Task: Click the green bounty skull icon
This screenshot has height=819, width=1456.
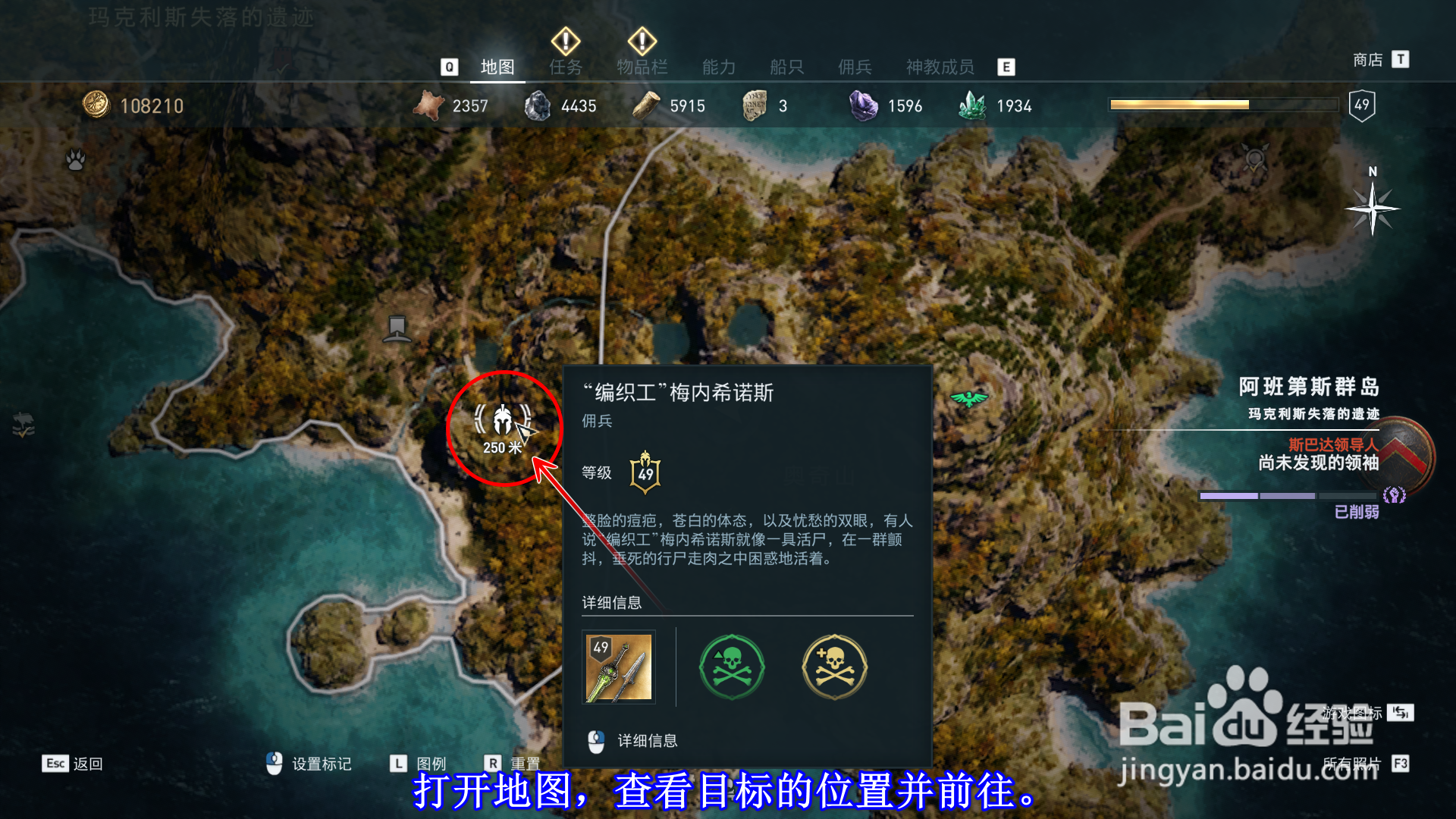Action: 730,667
